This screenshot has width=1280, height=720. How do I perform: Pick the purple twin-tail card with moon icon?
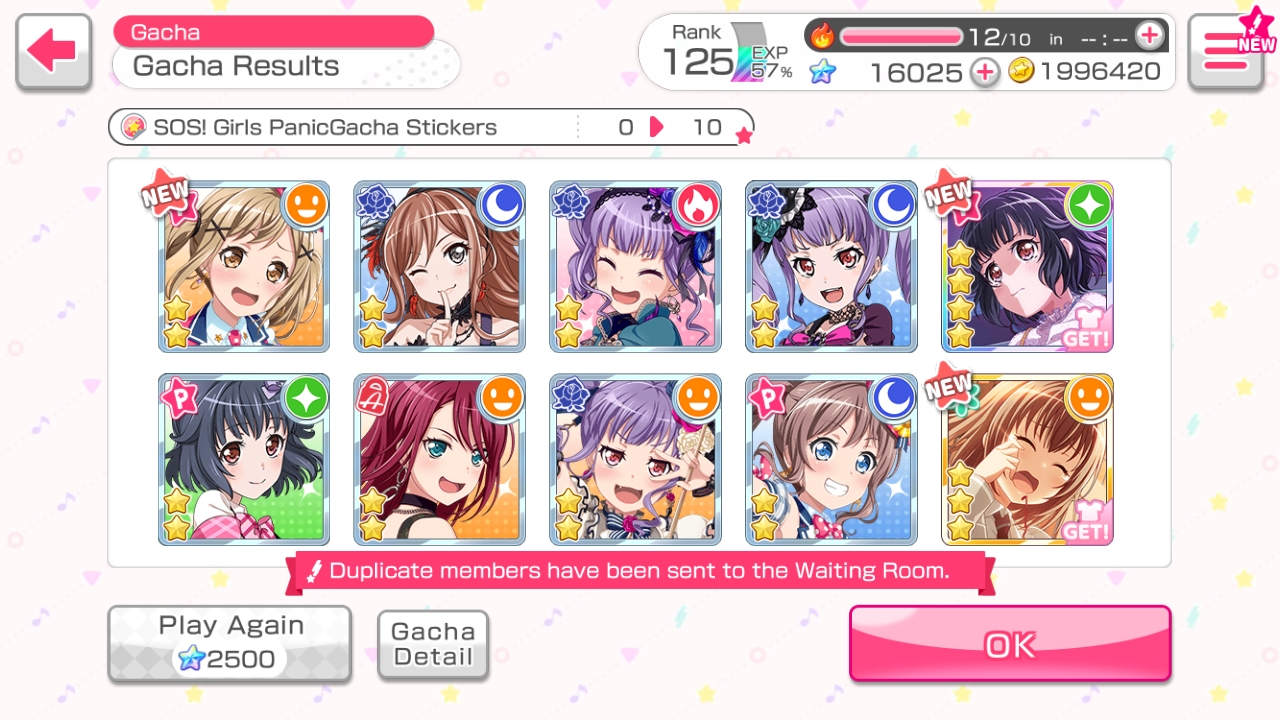831,267
